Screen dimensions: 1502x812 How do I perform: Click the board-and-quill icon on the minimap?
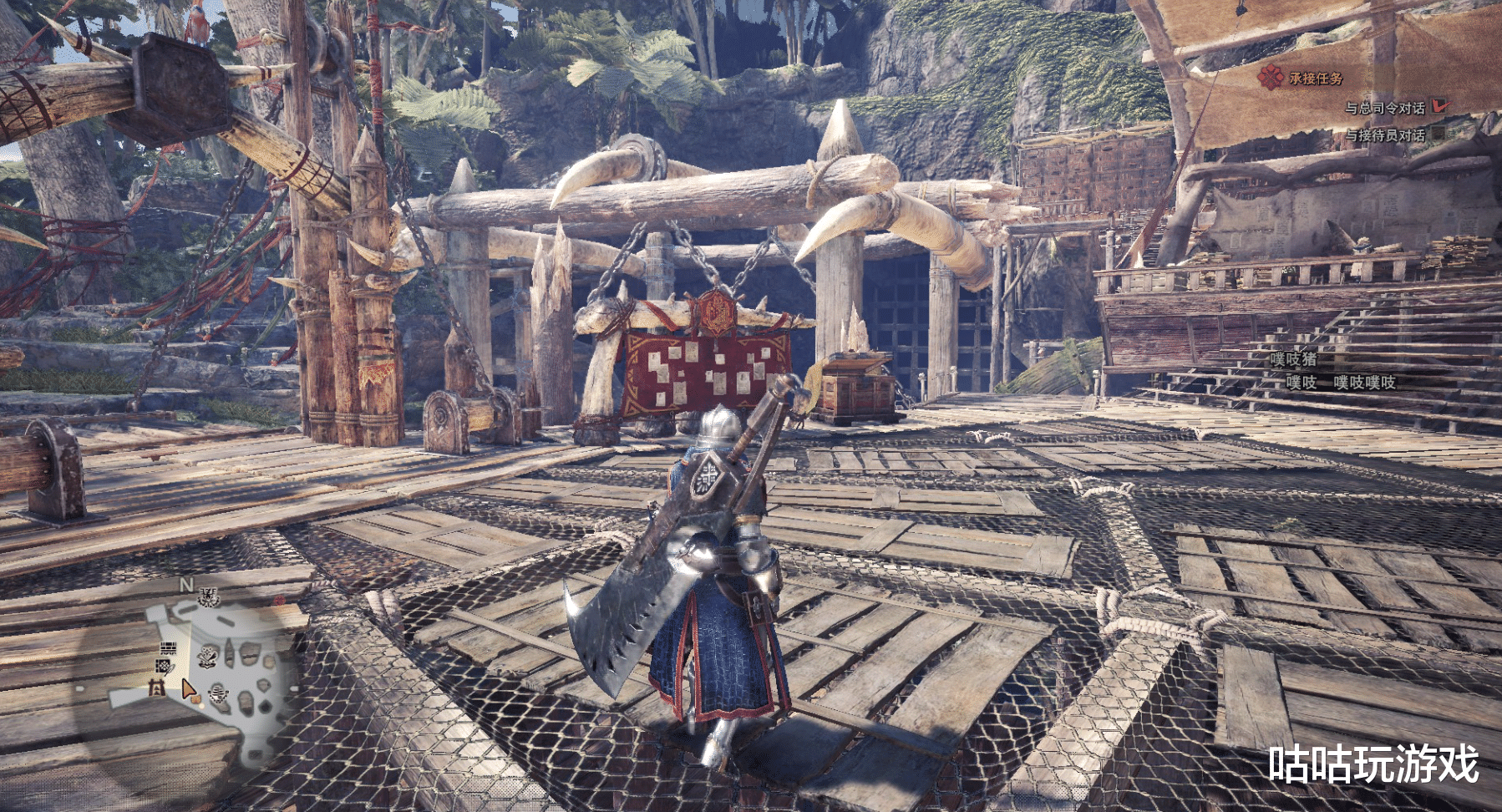pos(165,667)
